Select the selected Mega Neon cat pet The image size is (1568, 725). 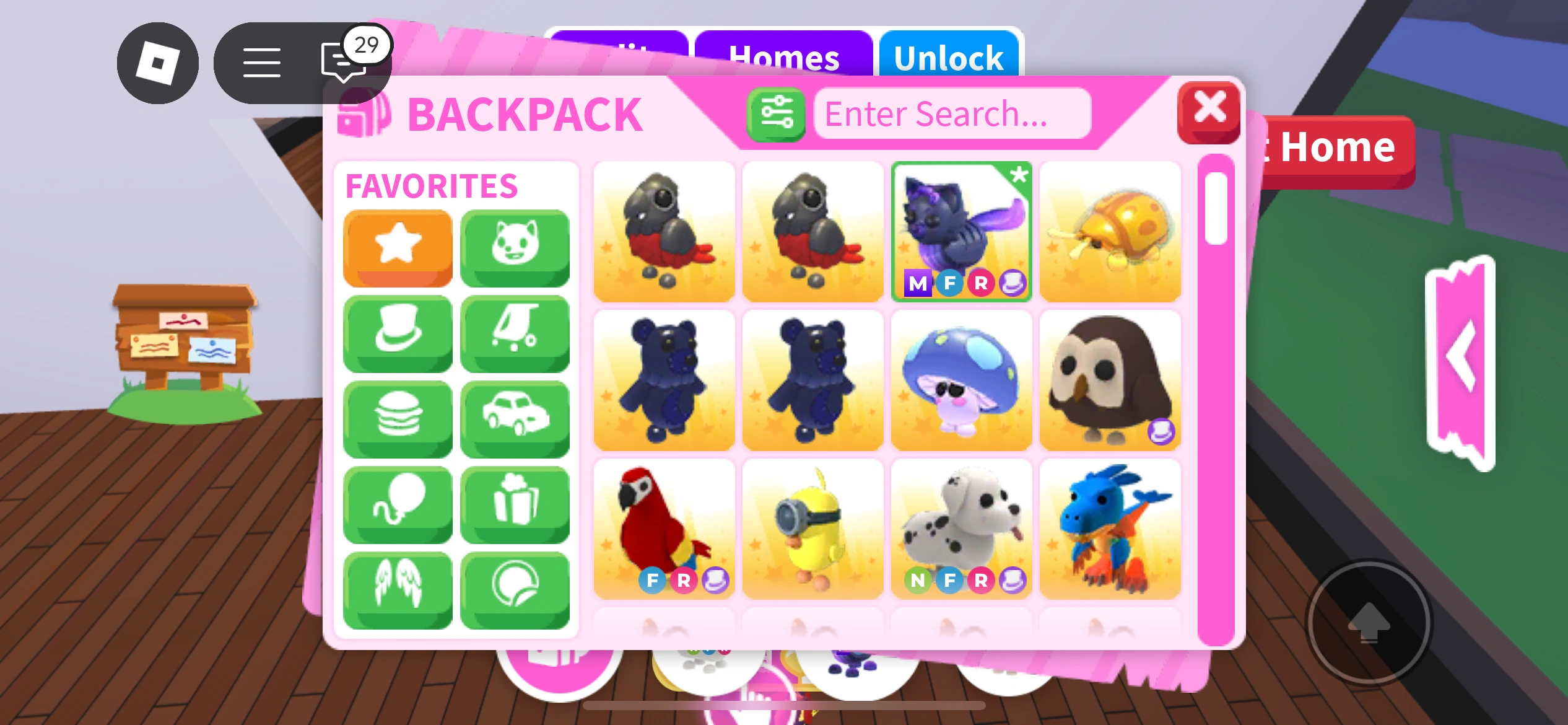pos(962,232)
